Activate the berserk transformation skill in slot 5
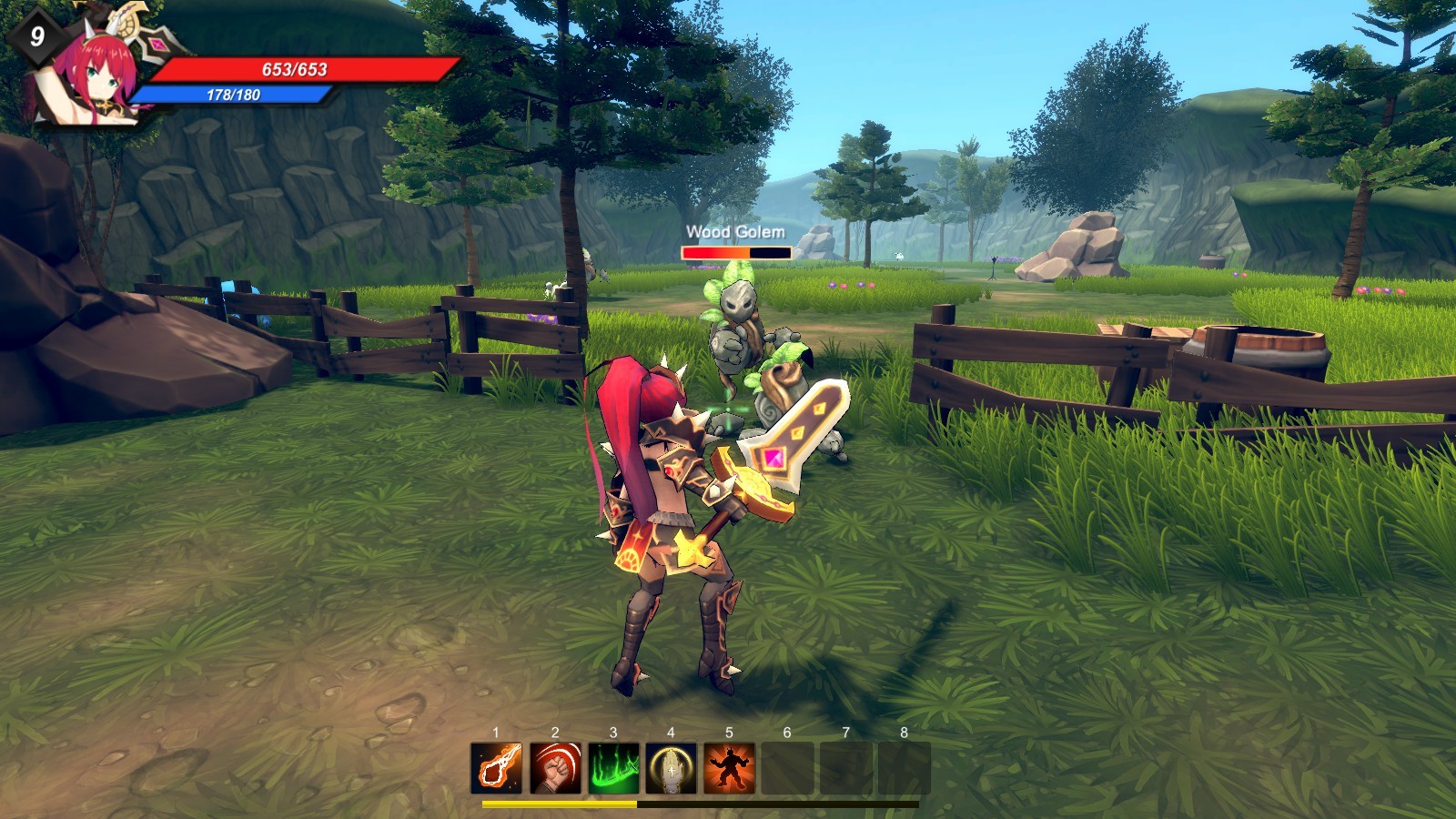Viewport: 1456px width, 819px height. 730,769
